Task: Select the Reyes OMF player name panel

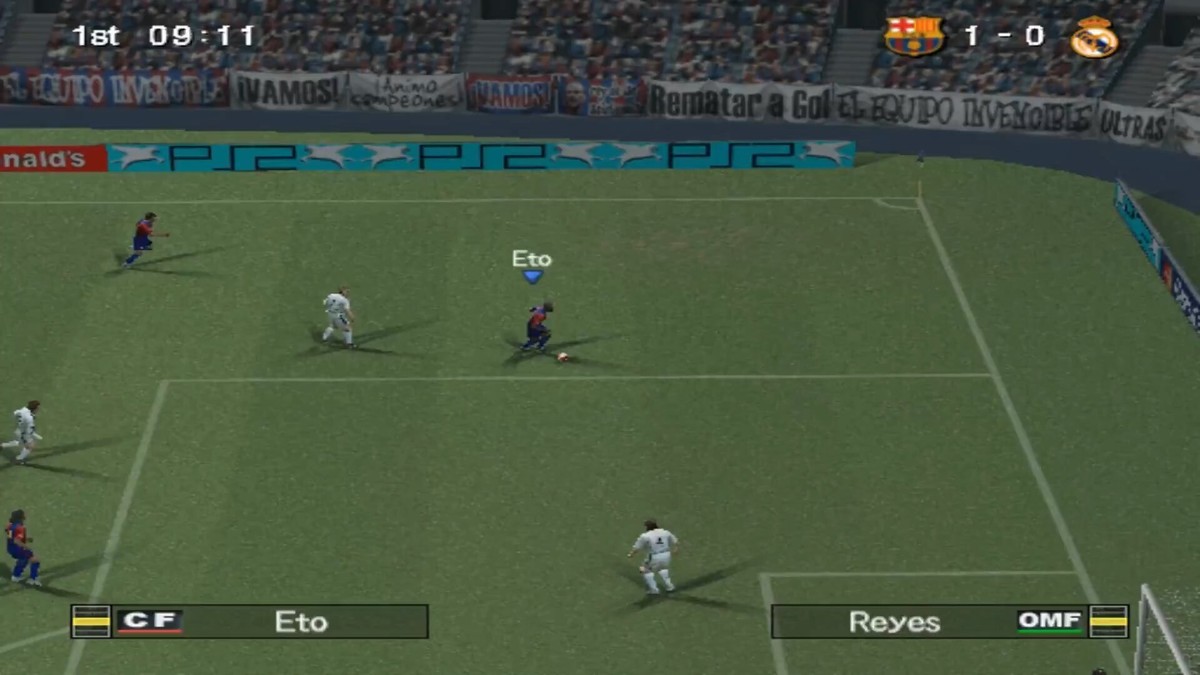Action: (949, 621)
